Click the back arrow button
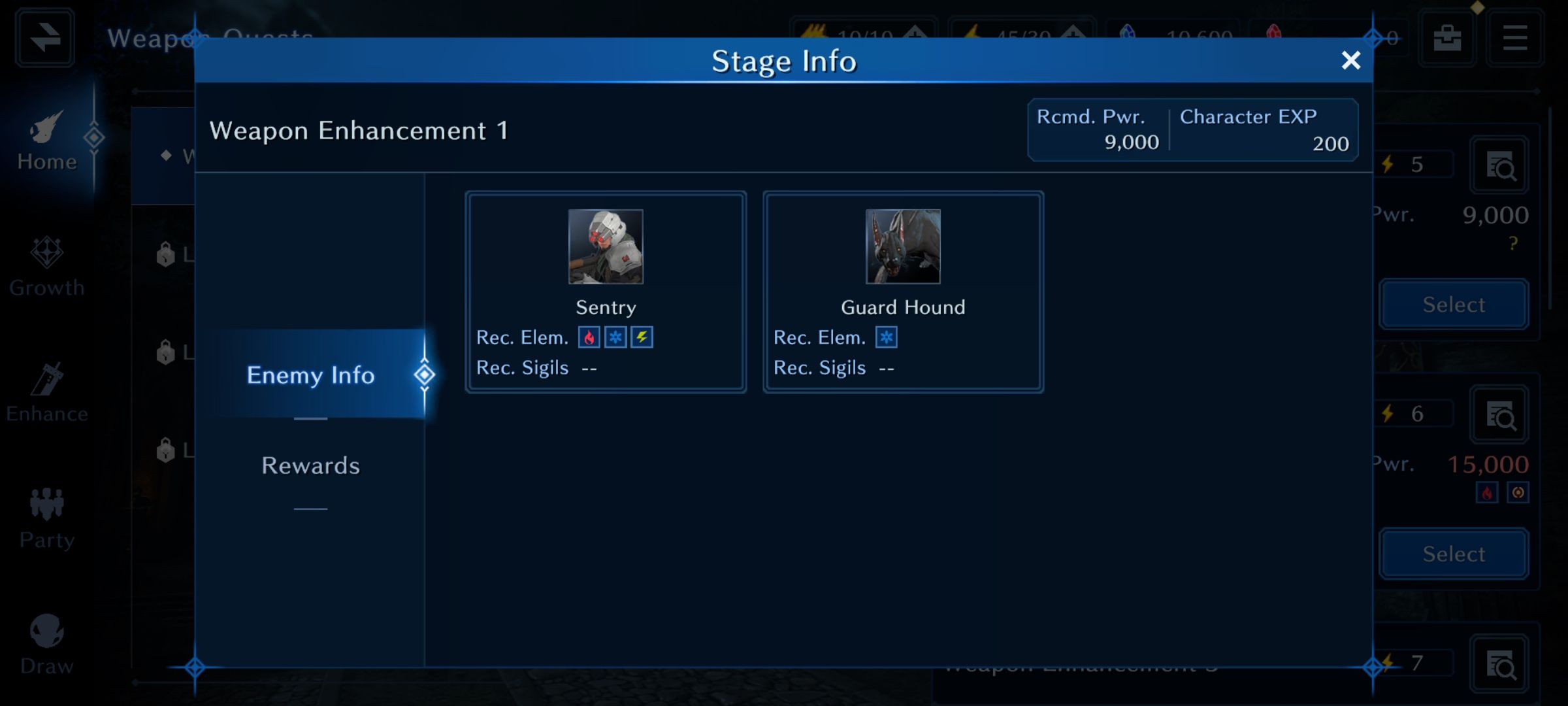Viewport: 1568px width, 706px height. [x=44, y=37]
